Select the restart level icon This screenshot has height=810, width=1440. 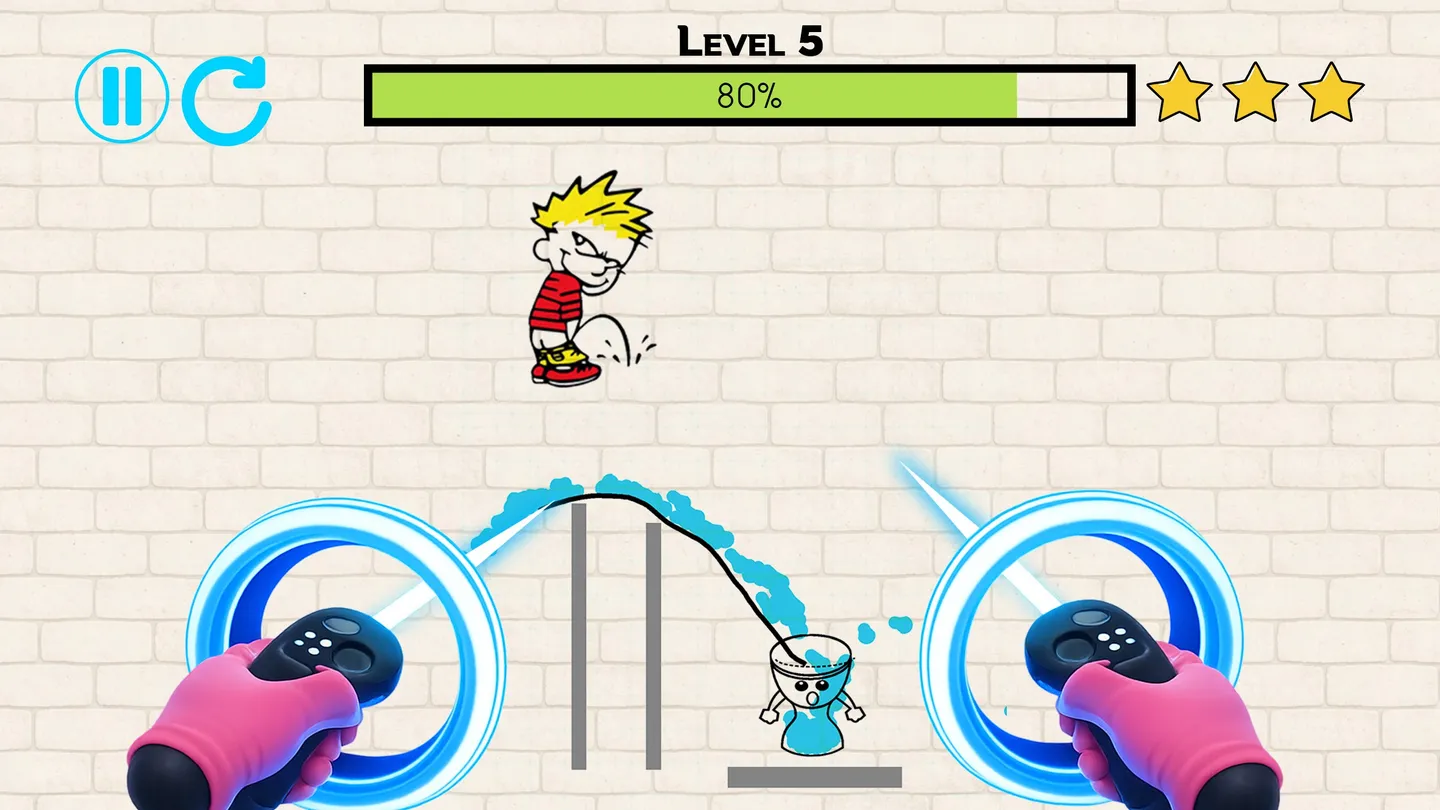click(228, 97)
